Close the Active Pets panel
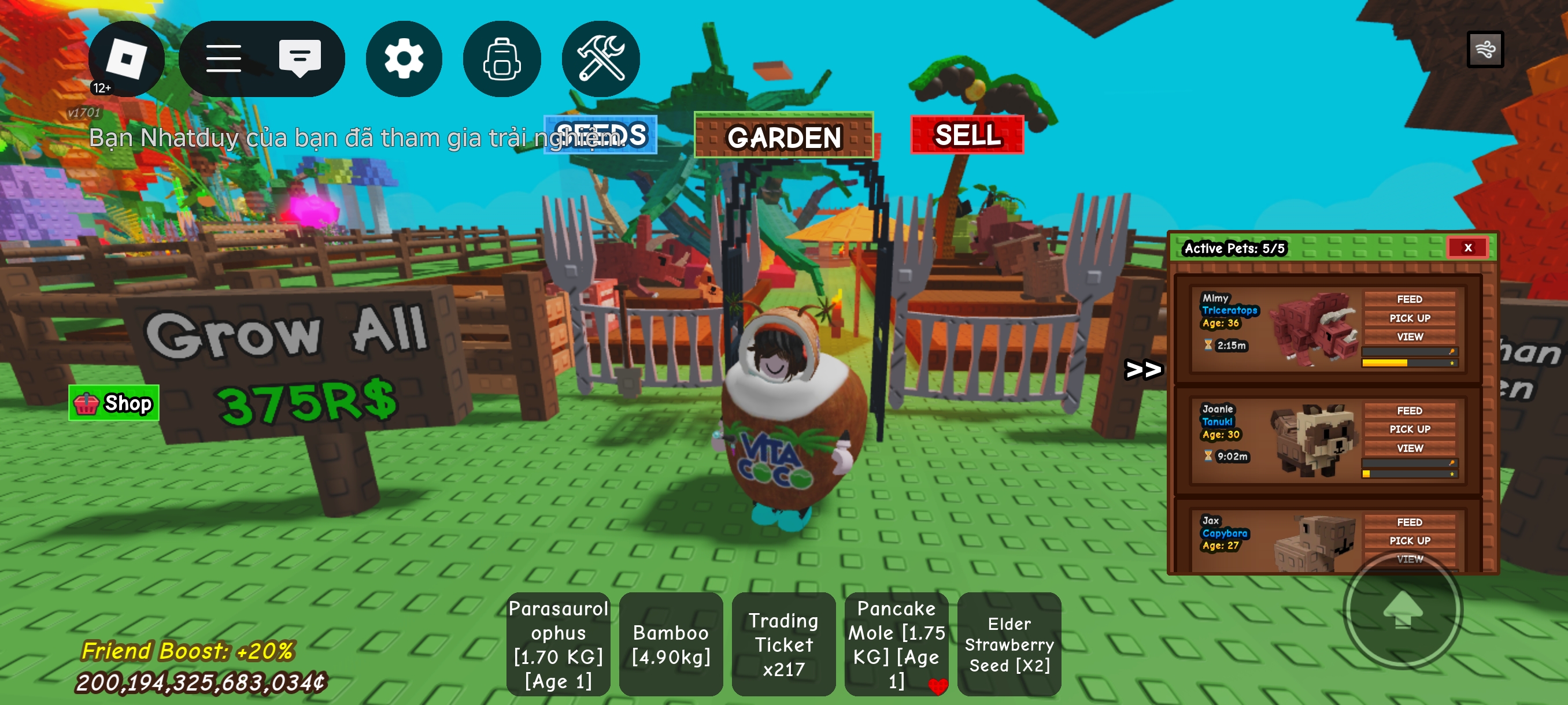Screen dimensions: 1568x705 [x=1467, y=247]
